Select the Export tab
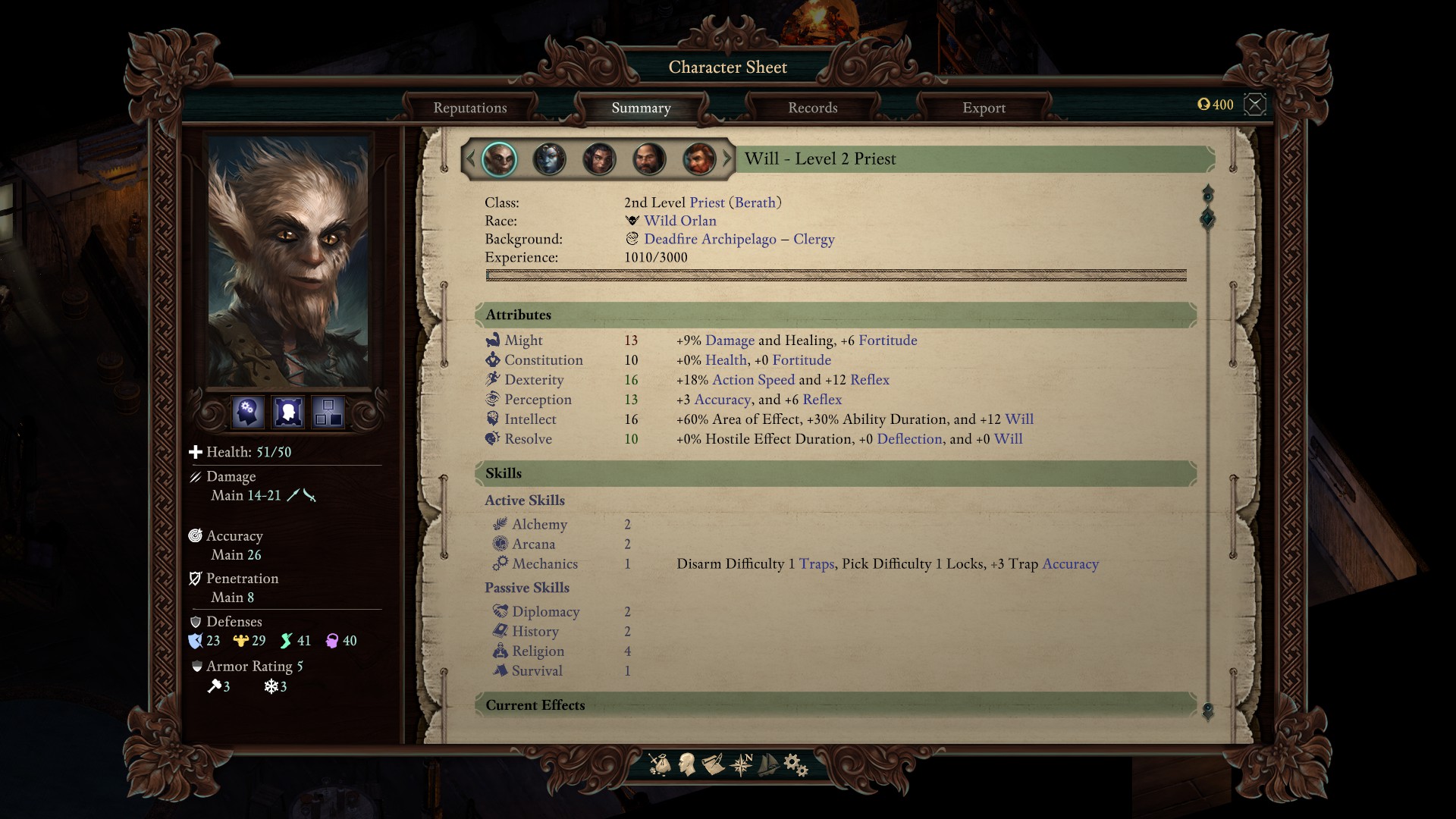 984,108
